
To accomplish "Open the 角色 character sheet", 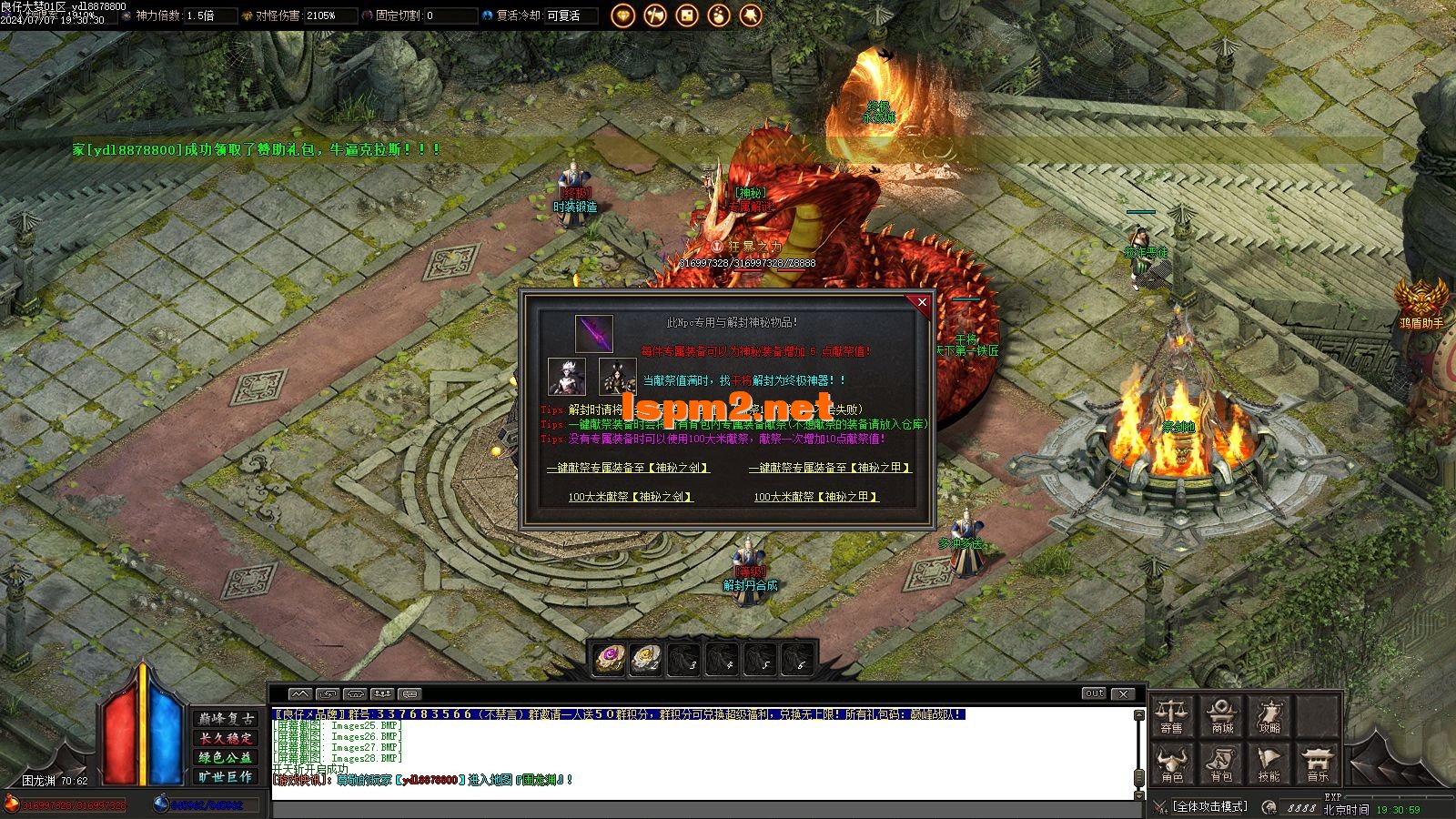I will click(1171, 764).
